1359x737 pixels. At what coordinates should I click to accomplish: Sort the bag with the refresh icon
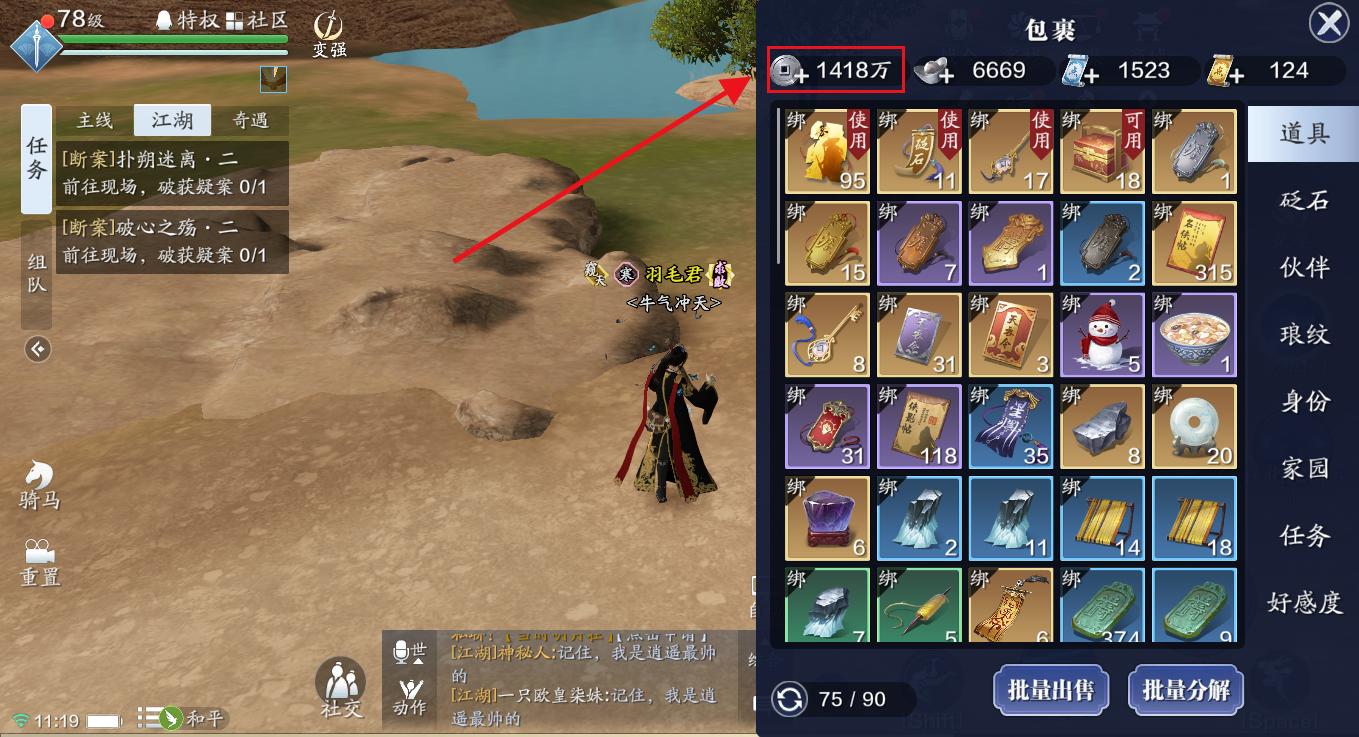click(790, 699)
